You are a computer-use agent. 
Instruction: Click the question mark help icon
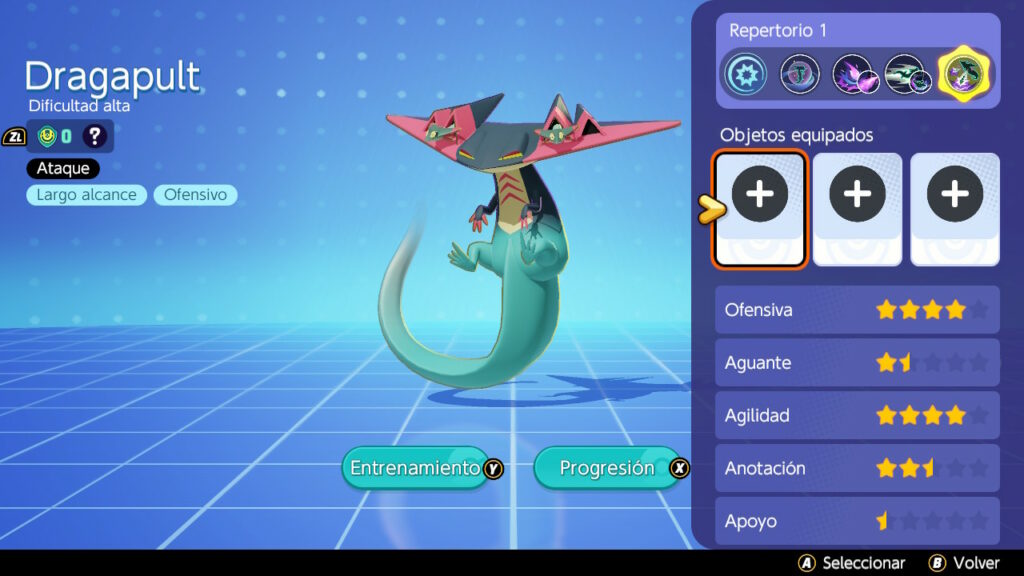[95, 136]
